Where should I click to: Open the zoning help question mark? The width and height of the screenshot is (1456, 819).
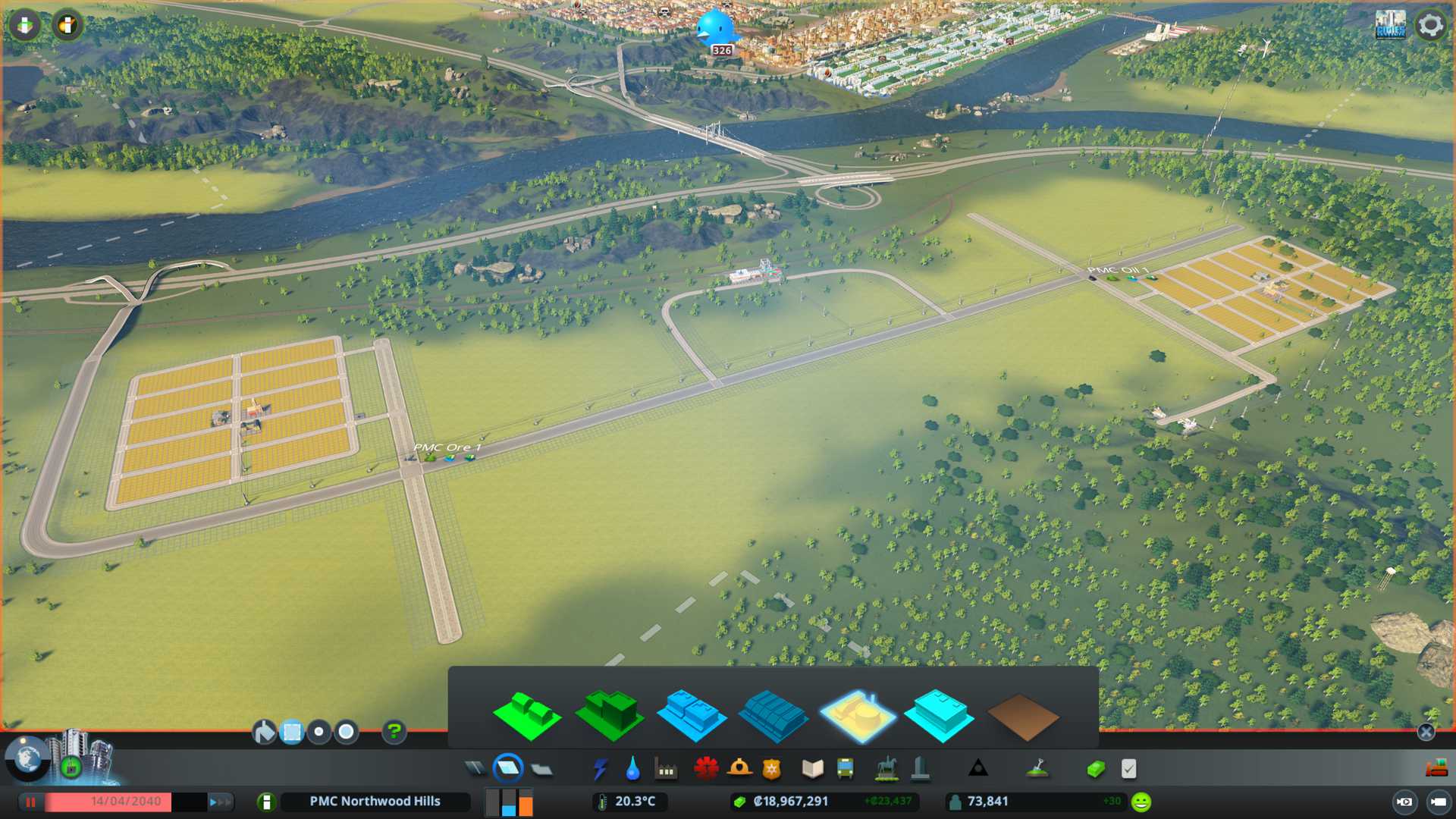coord(394,732)
